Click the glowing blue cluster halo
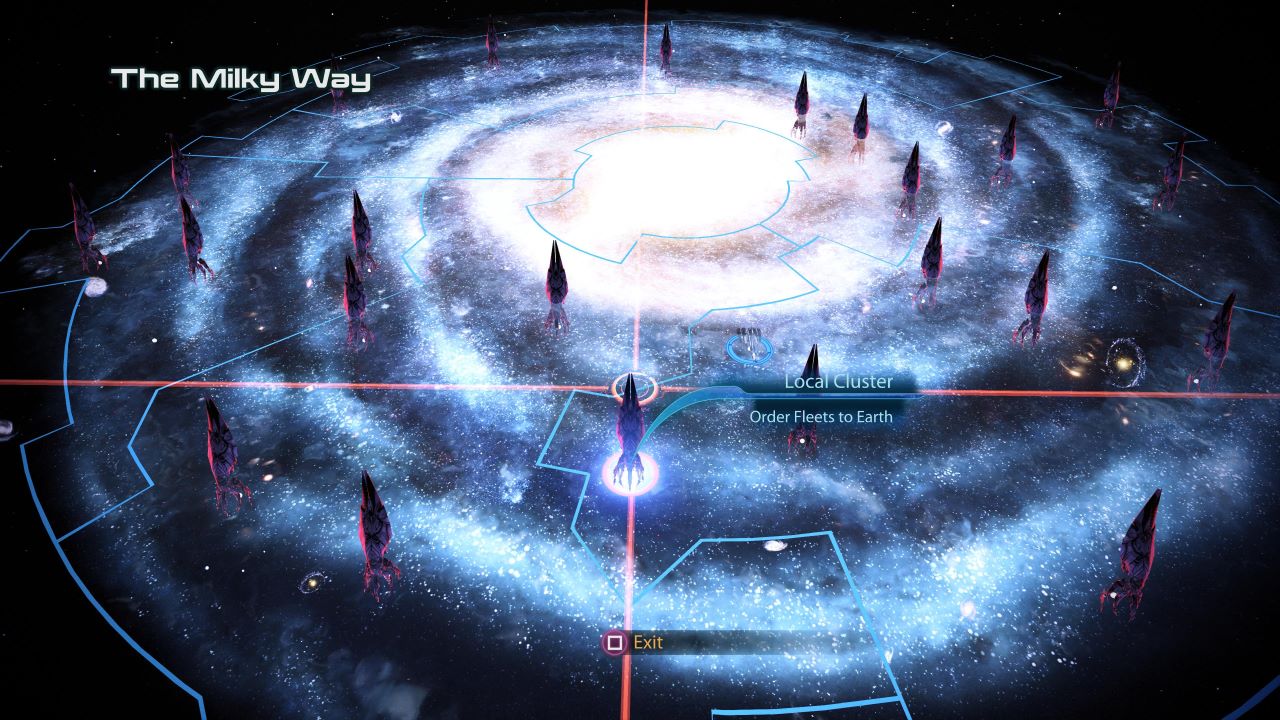The image size is (1280, 720). (x=629, y=472)
